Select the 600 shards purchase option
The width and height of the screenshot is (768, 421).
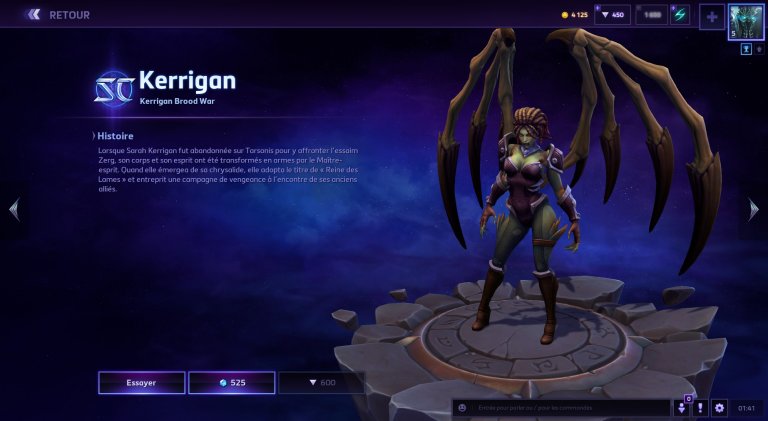click(x=321, y=383)
